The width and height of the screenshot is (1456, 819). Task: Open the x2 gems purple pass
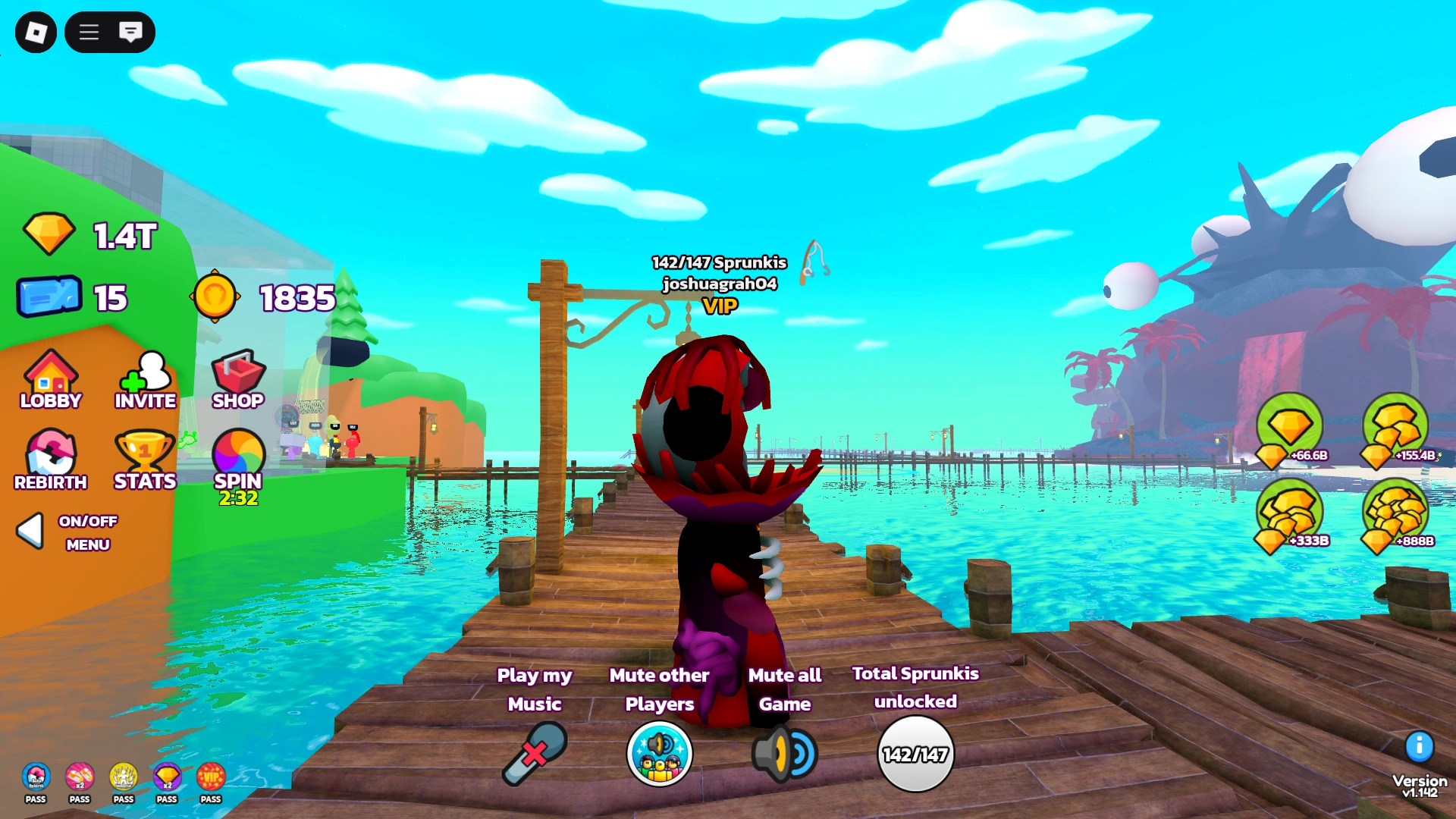(168, 776)
